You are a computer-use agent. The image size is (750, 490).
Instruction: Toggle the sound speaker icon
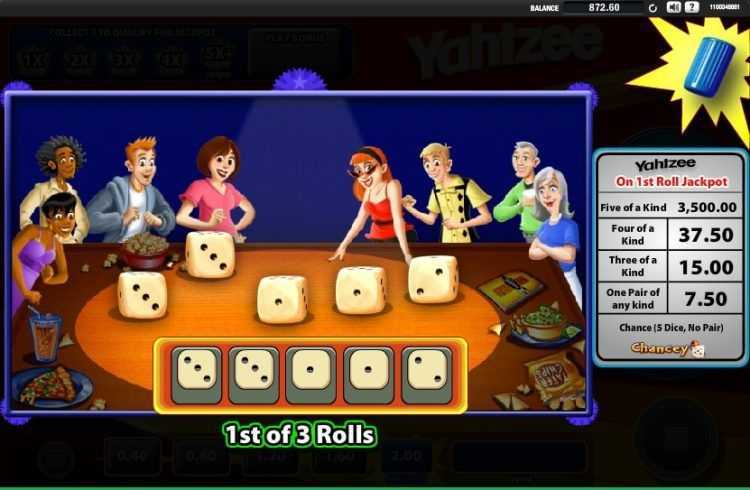(673, 7)
